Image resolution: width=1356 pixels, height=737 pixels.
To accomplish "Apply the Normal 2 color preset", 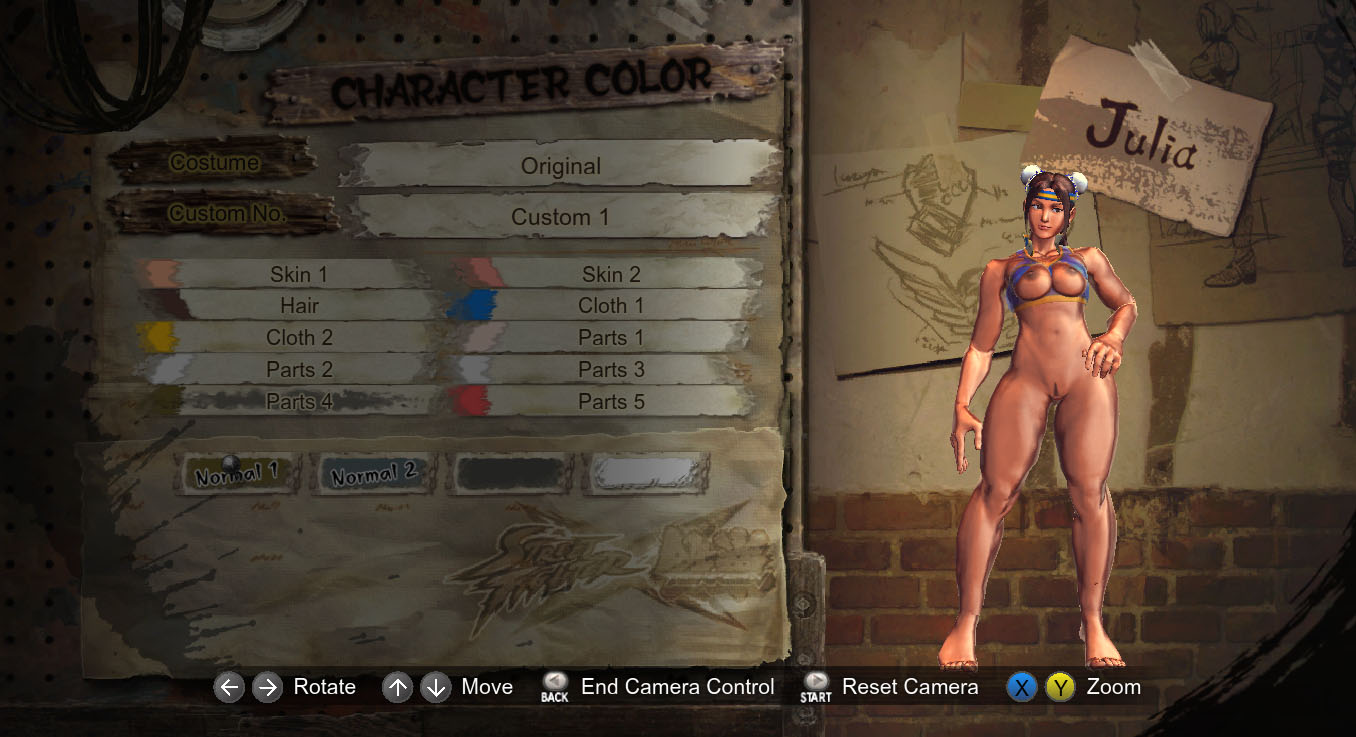I will pyautogui.click(x=374, y=475).
